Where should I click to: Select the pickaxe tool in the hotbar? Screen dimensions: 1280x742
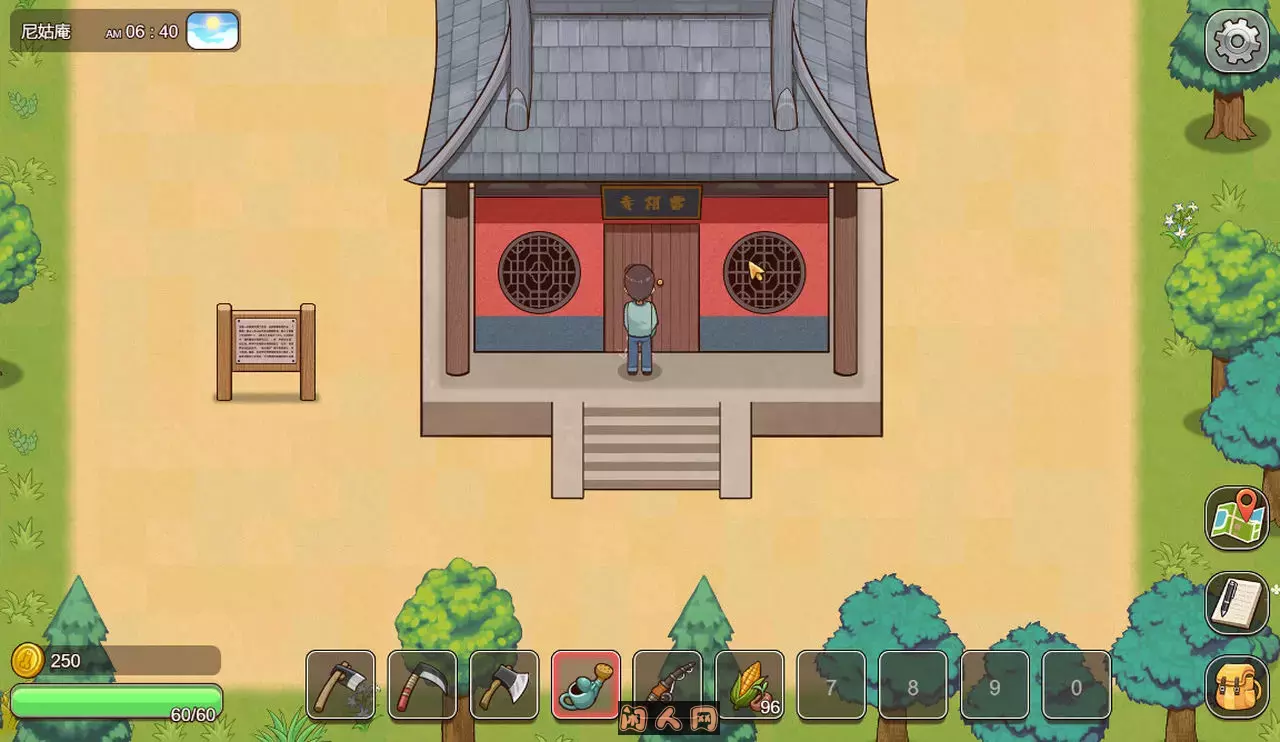340,686
